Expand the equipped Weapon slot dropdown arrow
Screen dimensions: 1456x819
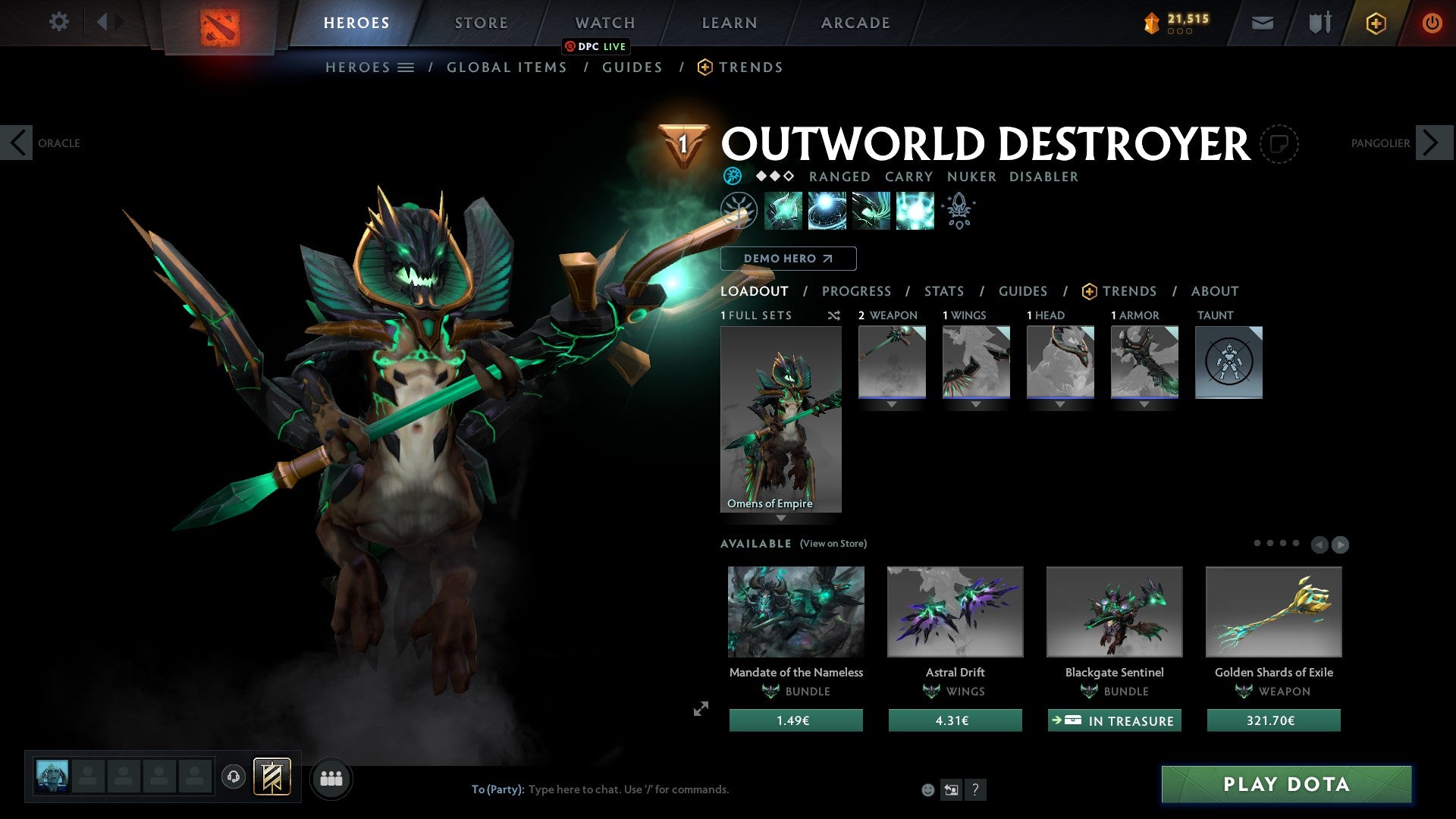point(892,404)
